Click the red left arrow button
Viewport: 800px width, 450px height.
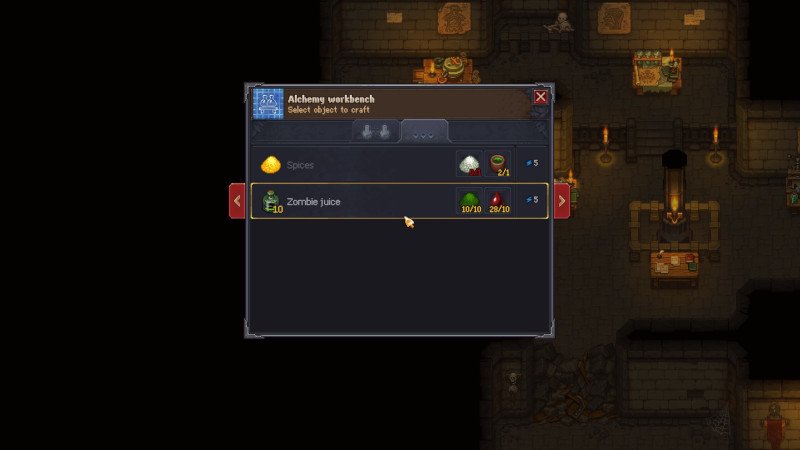[237, 201]
